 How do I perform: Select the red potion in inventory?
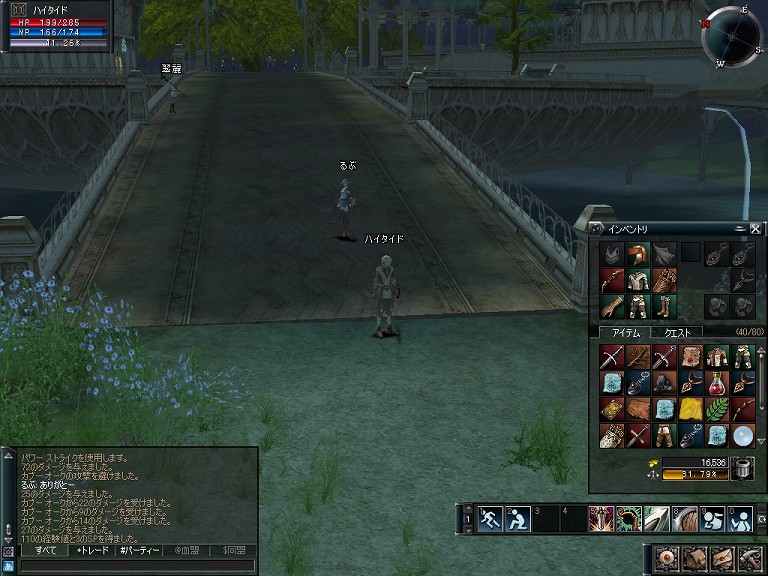(716, 383)
